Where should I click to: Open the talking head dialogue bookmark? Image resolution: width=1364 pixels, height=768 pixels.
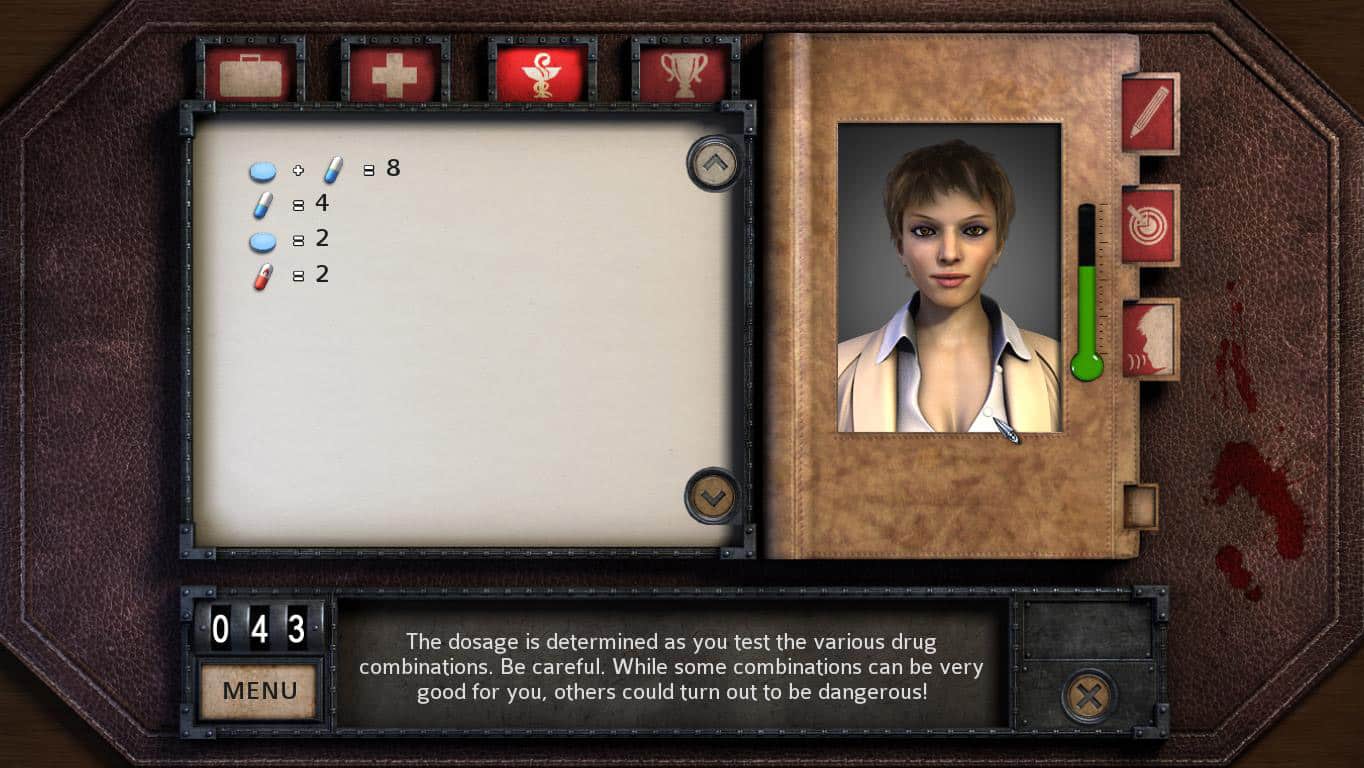pos(1149,339)
